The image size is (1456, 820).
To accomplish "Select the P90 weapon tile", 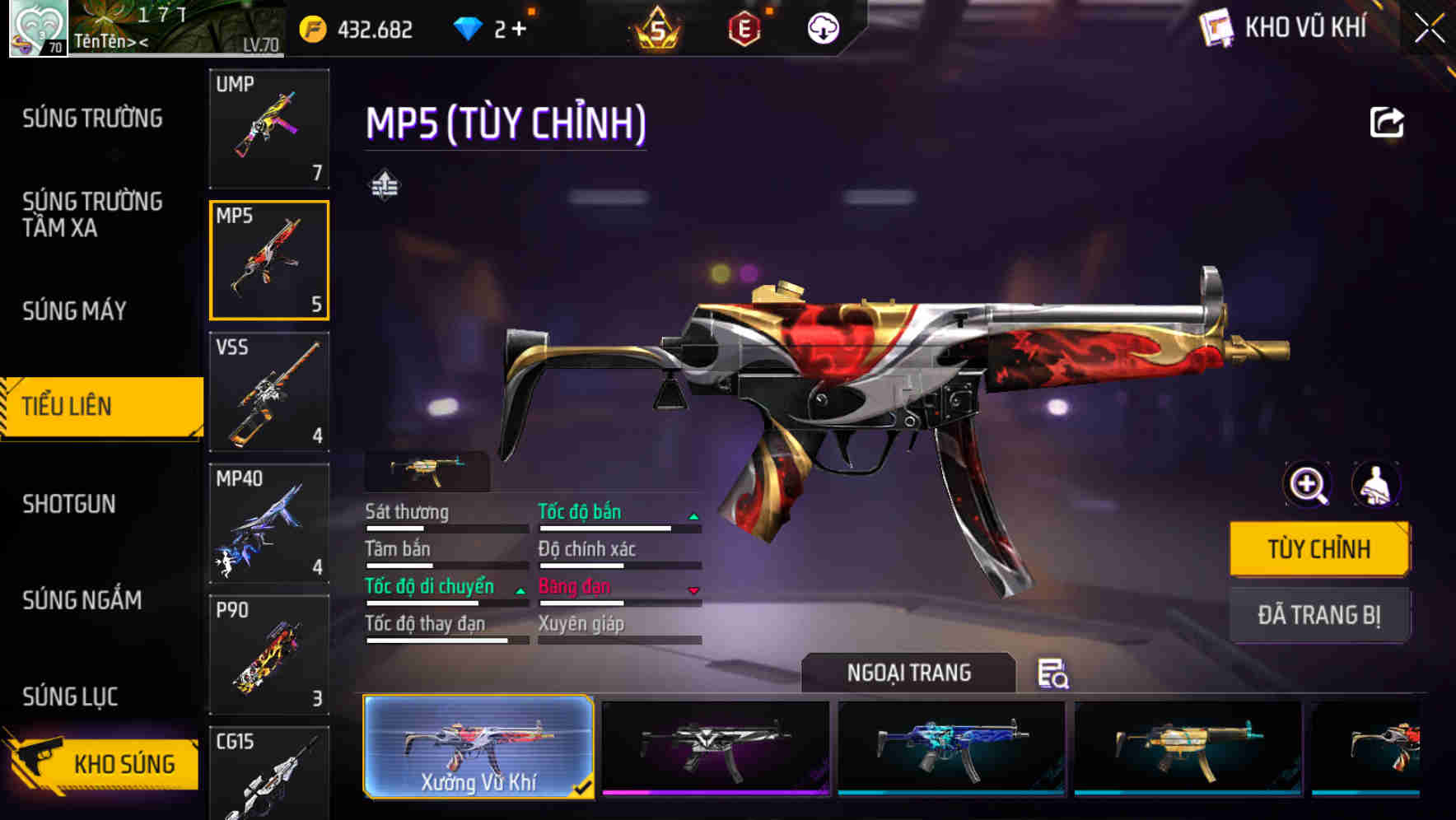I will pos(269,655).
